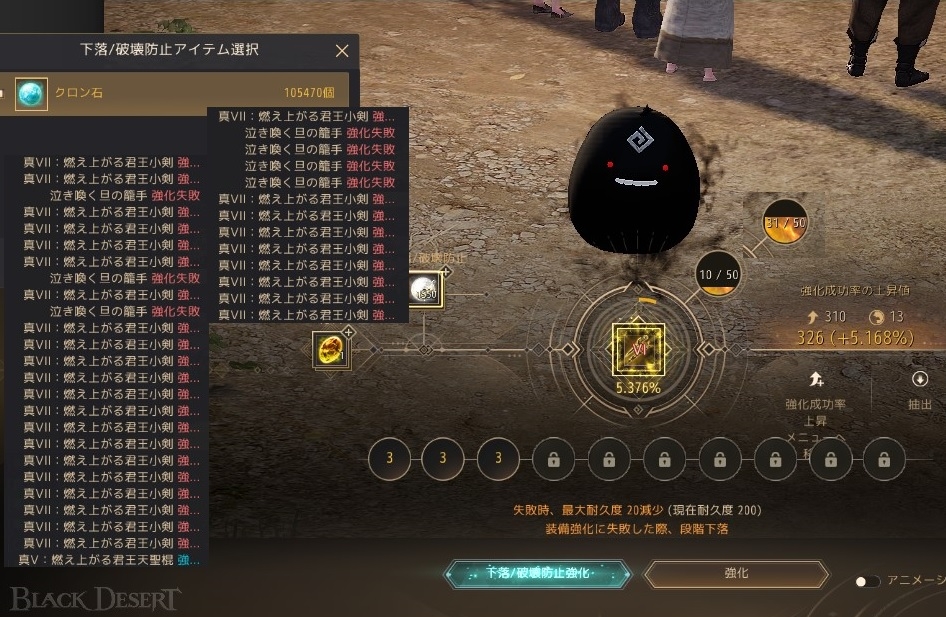Viewport: 946px width, 617px height.
Task: Select the golden enhancement material slot
Action: [x=329, y=349]
